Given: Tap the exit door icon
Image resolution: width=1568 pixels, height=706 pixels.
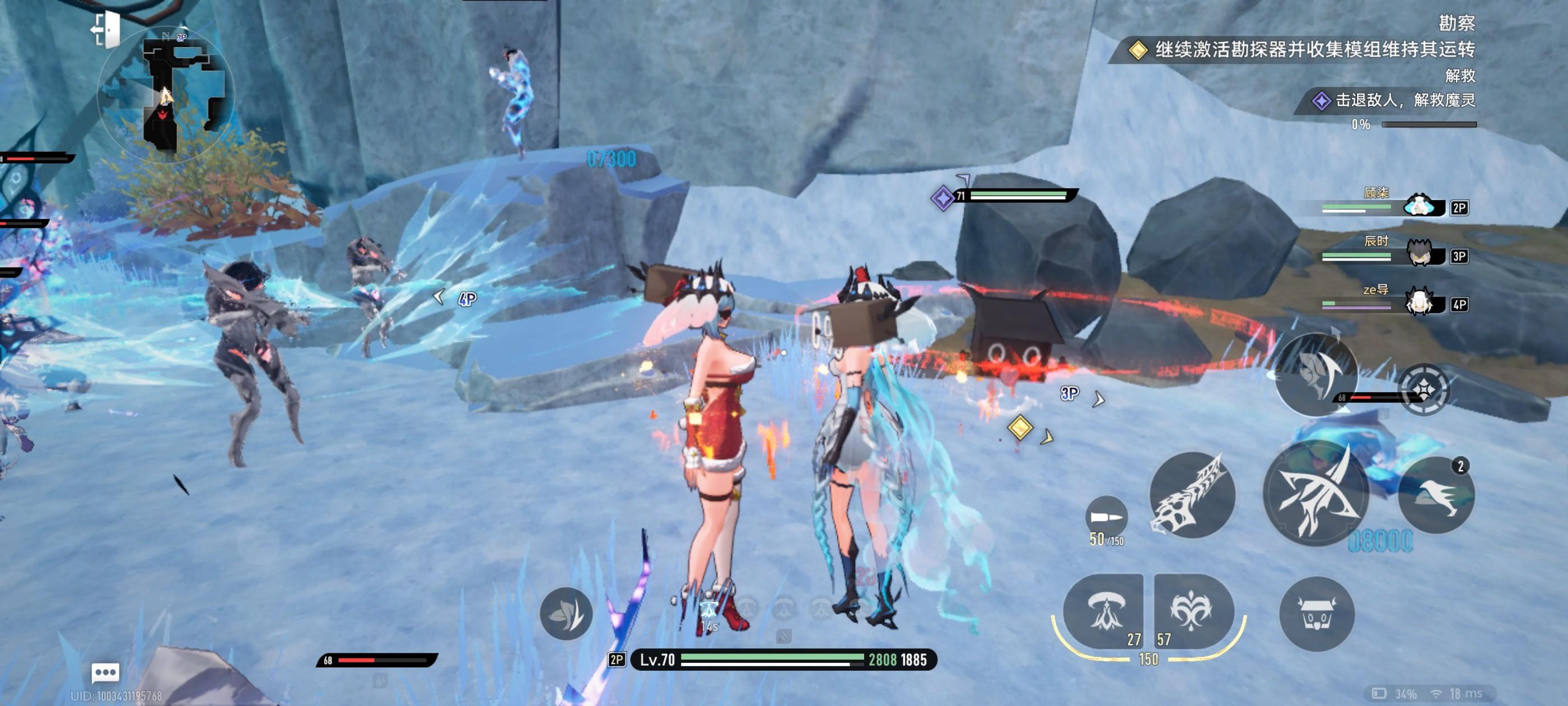Looking at the screenshot, I should tap(106, 29).
